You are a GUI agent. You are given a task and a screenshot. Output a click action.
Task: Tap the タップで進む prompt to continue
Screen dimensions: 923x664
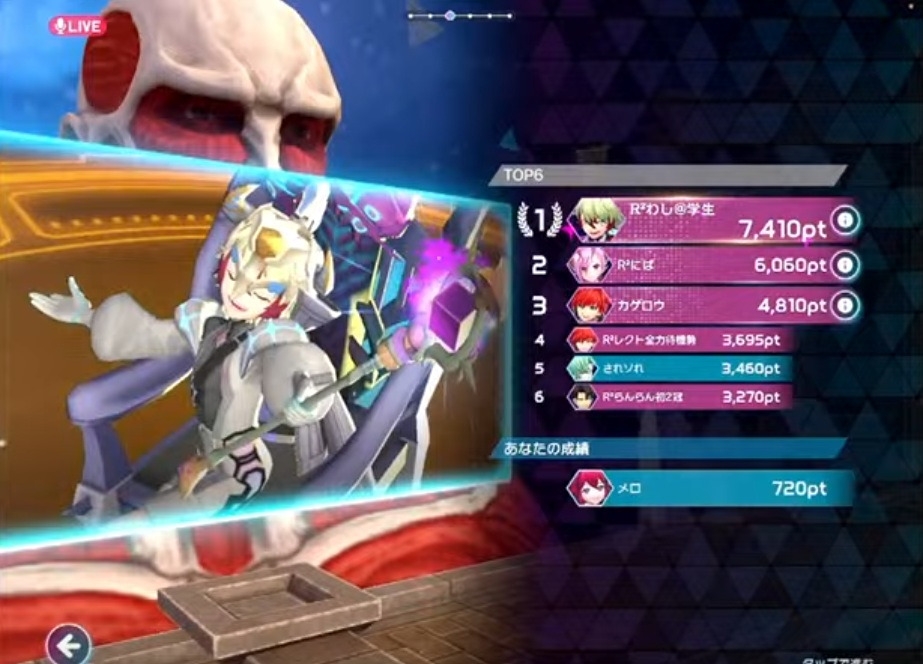pos(842,659)
